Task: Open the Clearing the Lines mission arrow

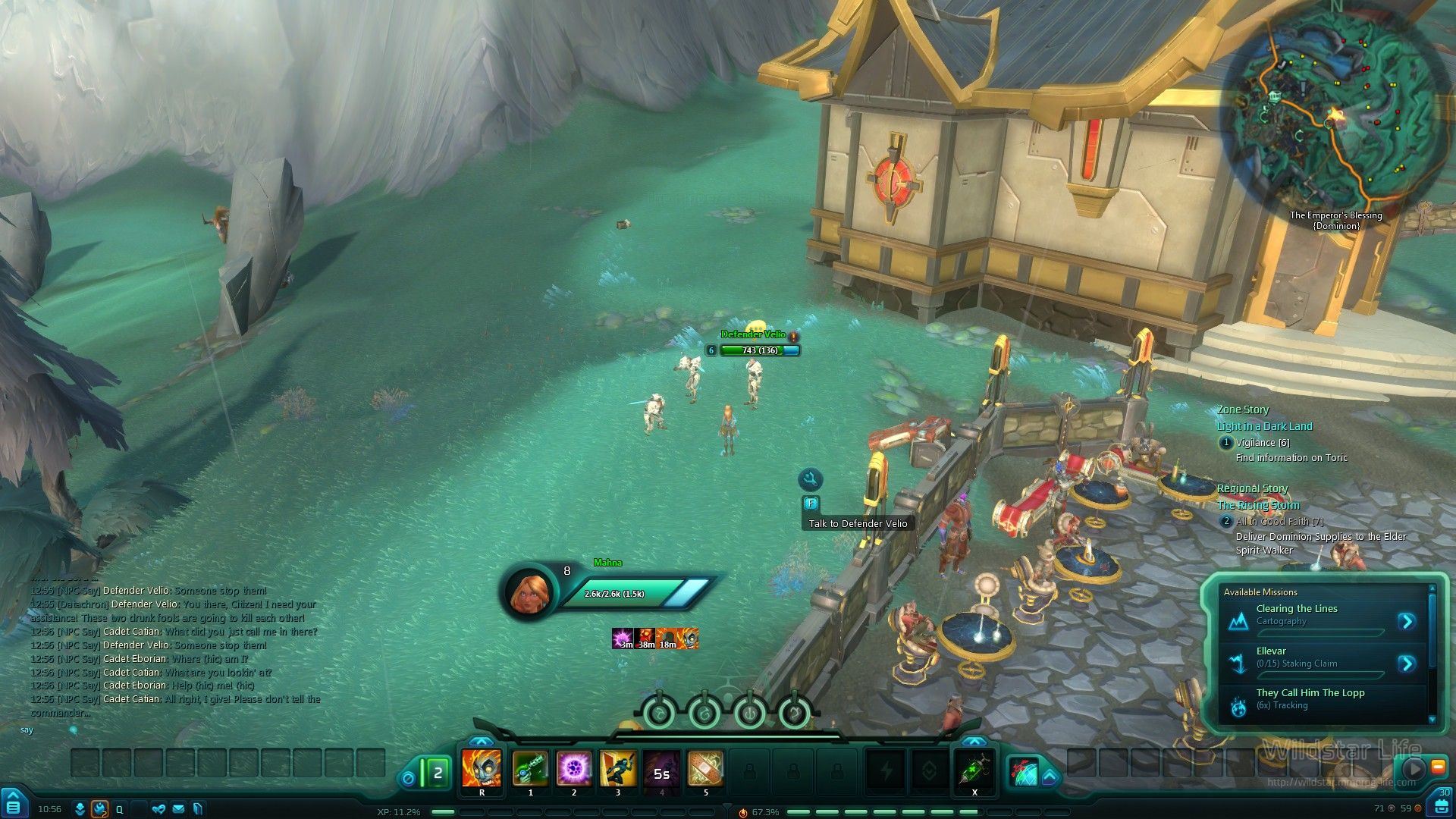Action: coord(1407,622)
